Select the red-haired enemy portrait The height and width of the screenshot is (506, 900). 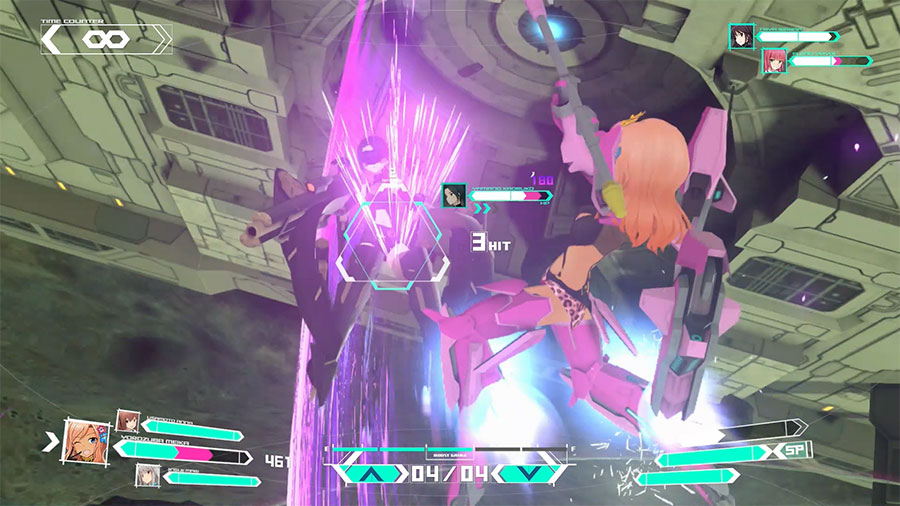[772, 61]
